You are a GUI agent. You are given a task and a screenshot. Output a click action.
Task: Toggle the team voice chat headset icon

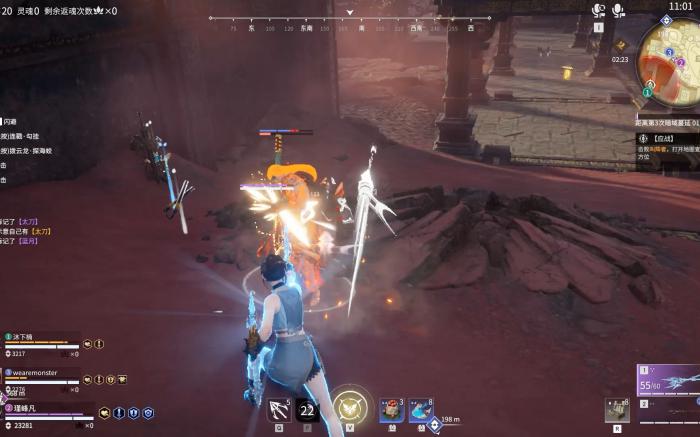(599, 10)
